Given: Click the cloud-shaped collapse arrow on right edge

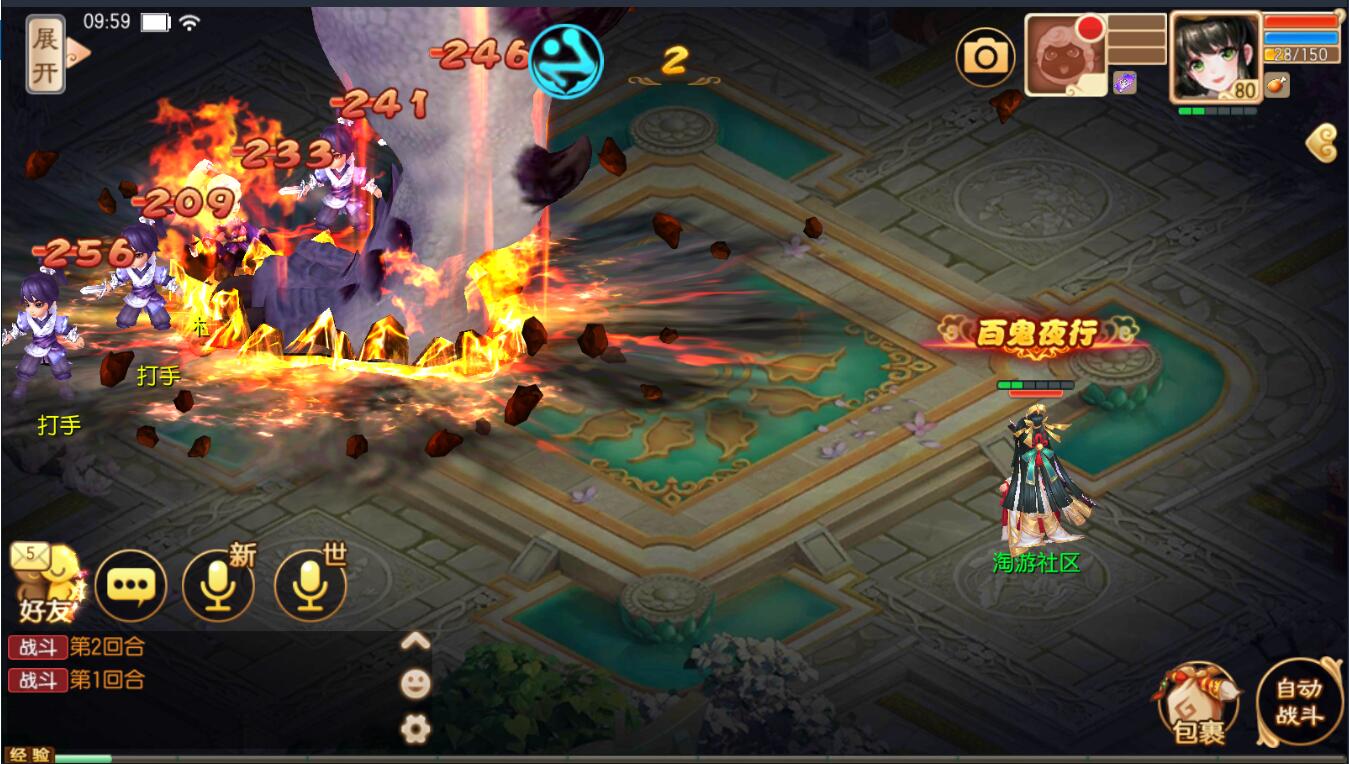Looking at the screenshot, I should click(1322, 144).
